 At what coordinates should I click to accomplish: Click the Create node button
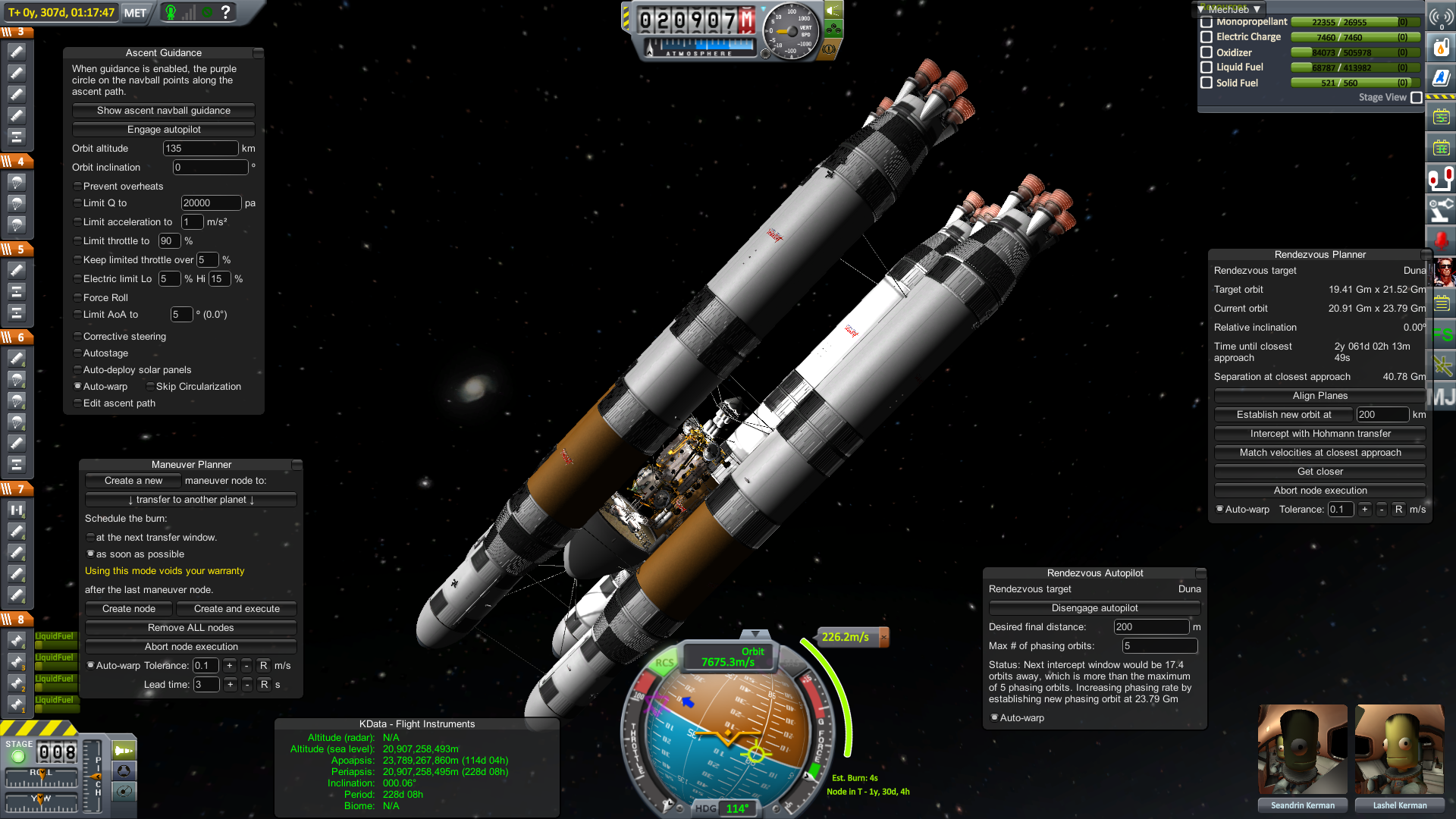click(x=129, y=609)
